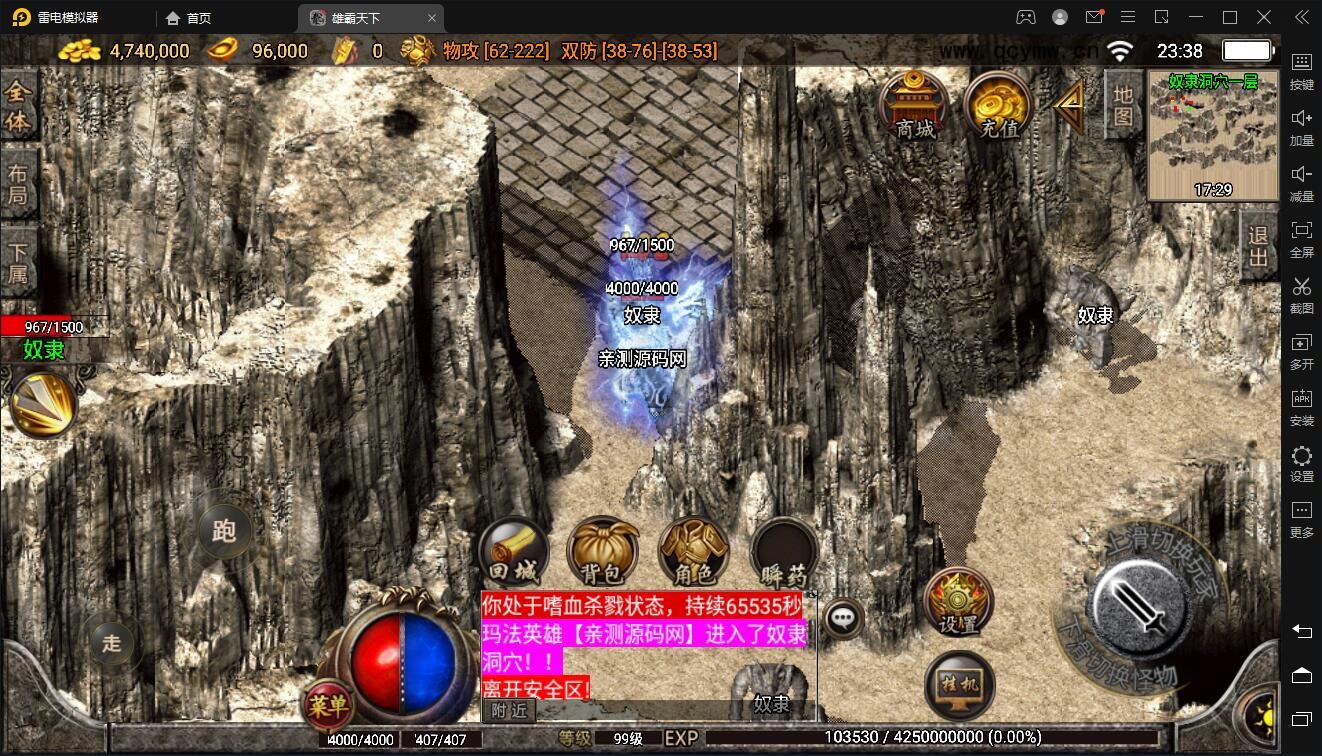The height and width of the screenshot is (756, 1322).
Task: Tap the 退出 exit button
Action: (x=1258, y=247)
